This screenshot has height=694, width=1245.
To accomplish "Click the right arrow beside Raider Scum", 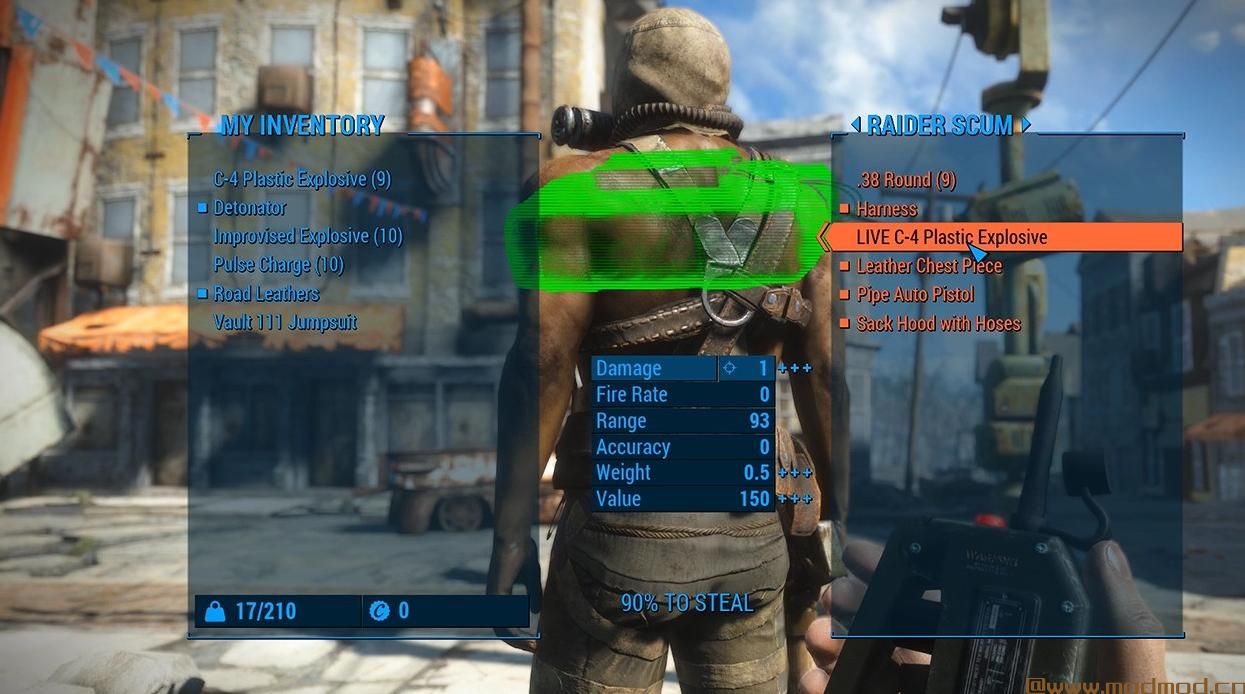I will (1026, 125).
